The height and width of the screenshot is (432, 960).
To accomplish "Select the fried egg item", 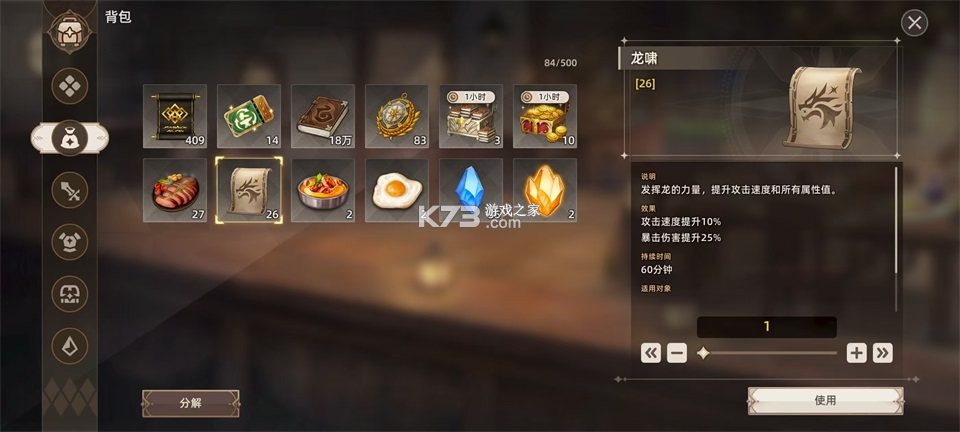I will click(397, 190).
